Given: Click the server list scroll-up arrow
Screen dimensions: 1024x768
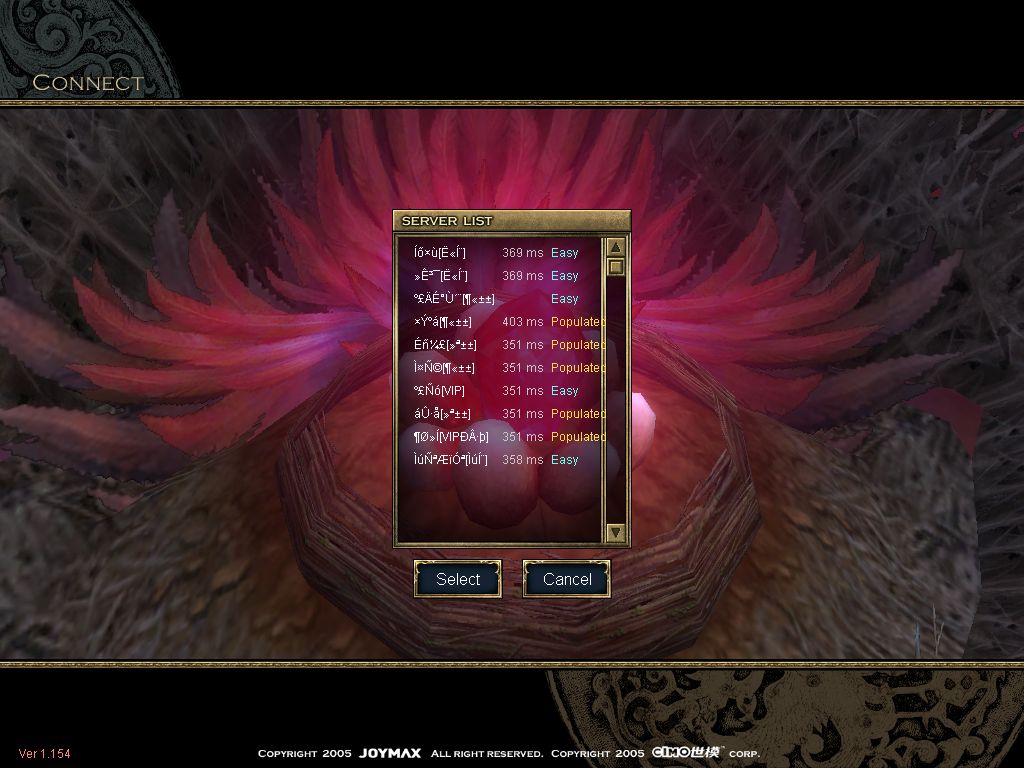Looking at the screenshot, I should coord(616,248).
